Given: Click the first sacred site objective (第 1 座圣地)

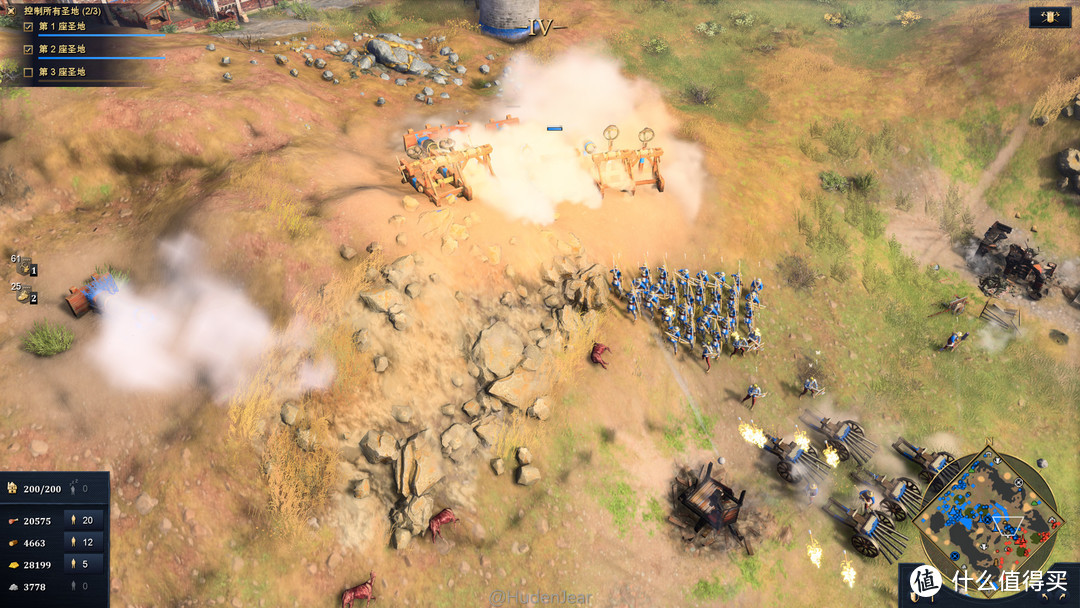Looking at the screenshot, I should coord(62,28).
